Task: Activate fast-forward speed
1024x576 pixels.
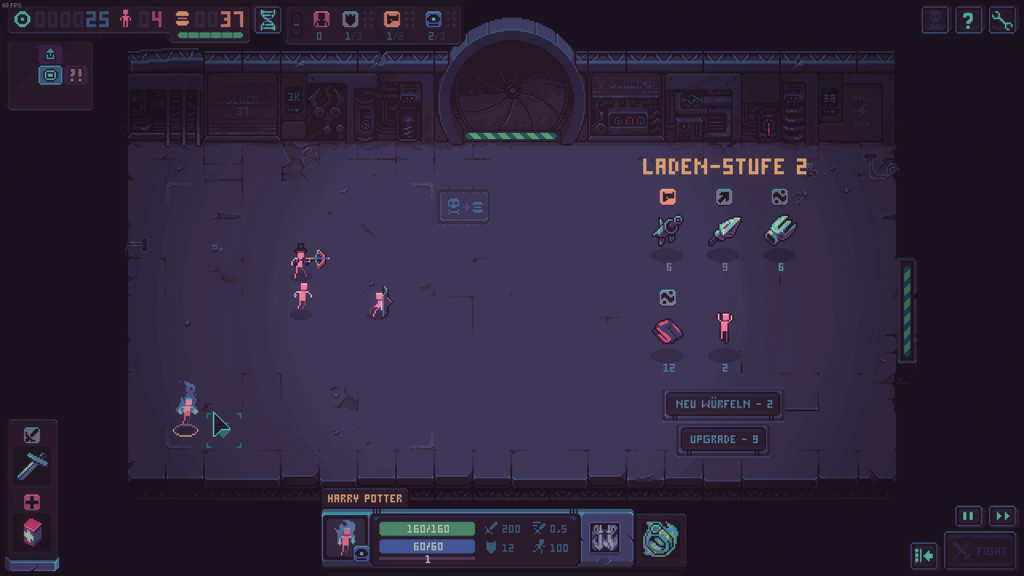Action: click(x=1002, y=516)
